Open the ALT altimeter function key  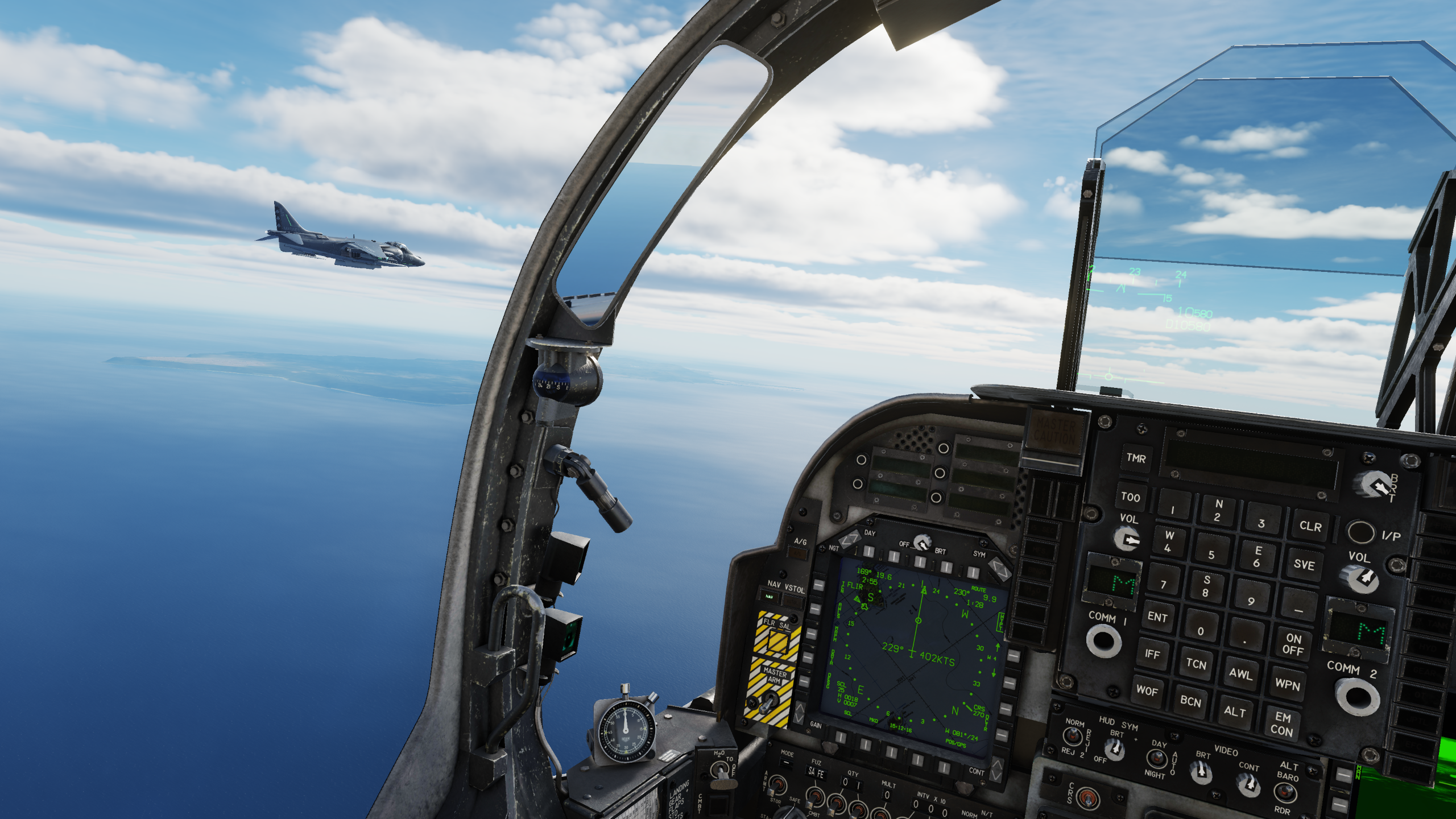pyautogui.click(x=1235, y=712)
